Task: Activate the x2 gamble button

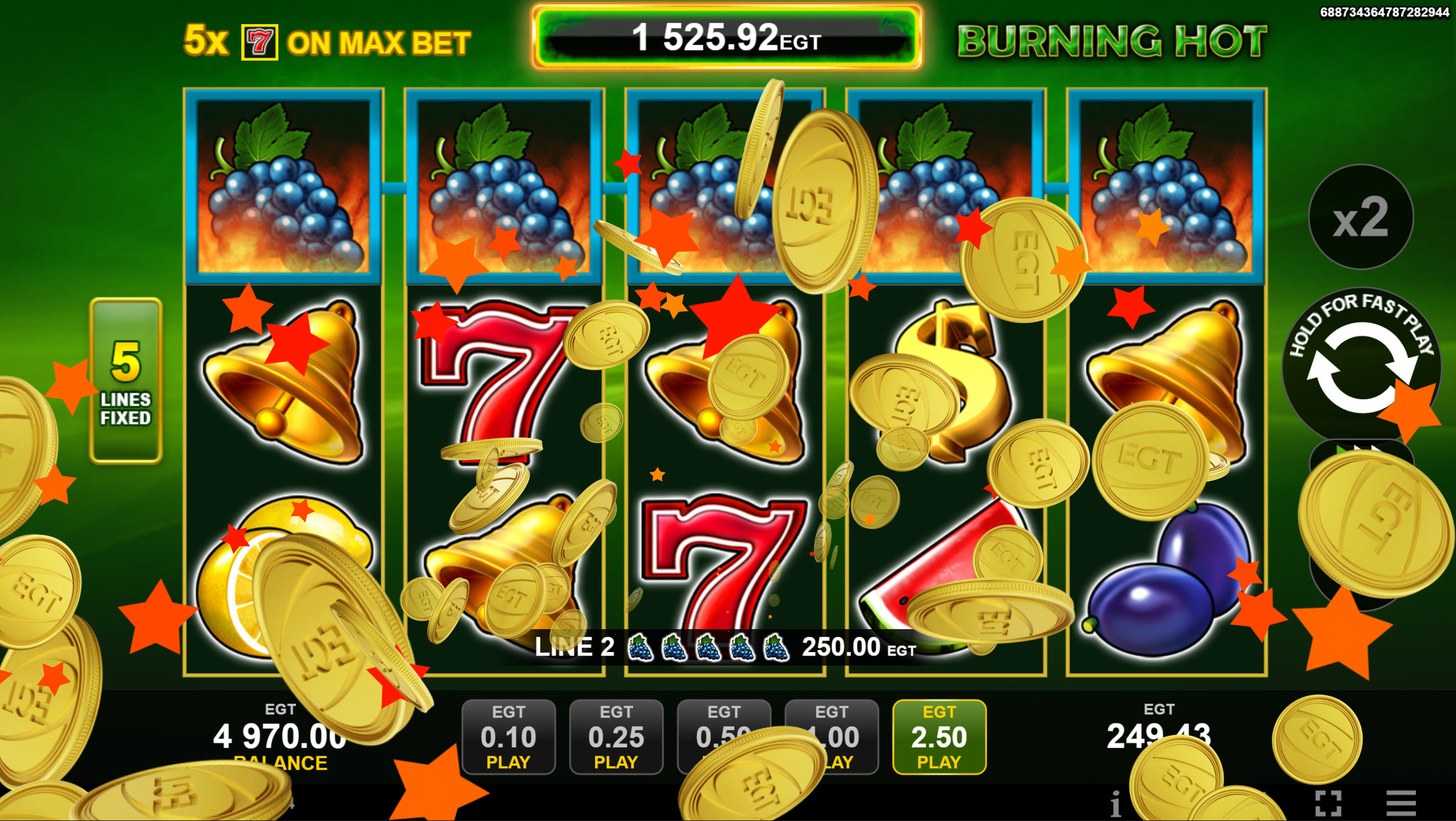Action: (x=1360, y=217)
